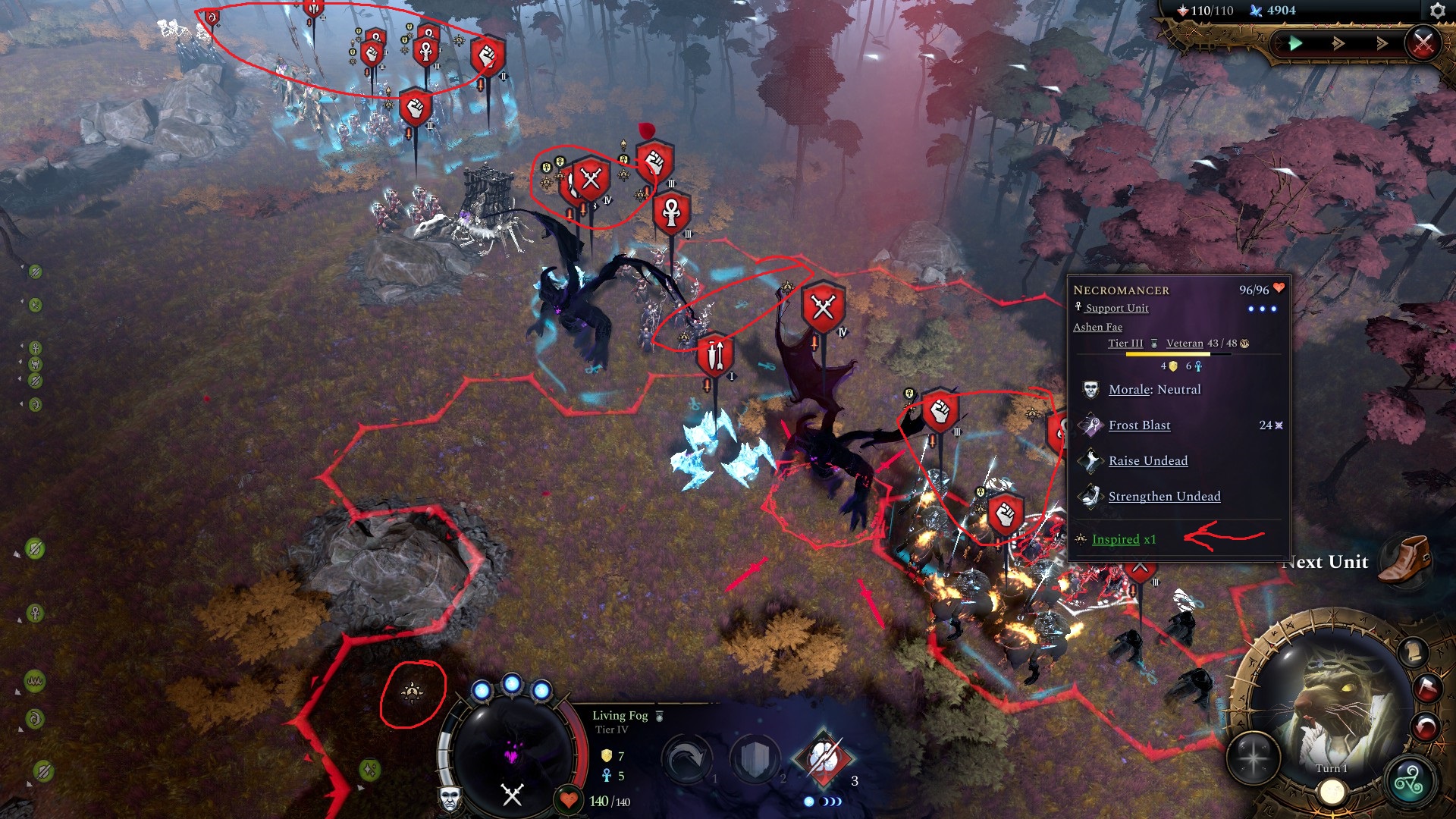
Task: Click the Tier III label in the Necromancer panel
Action: (1125, 343)
